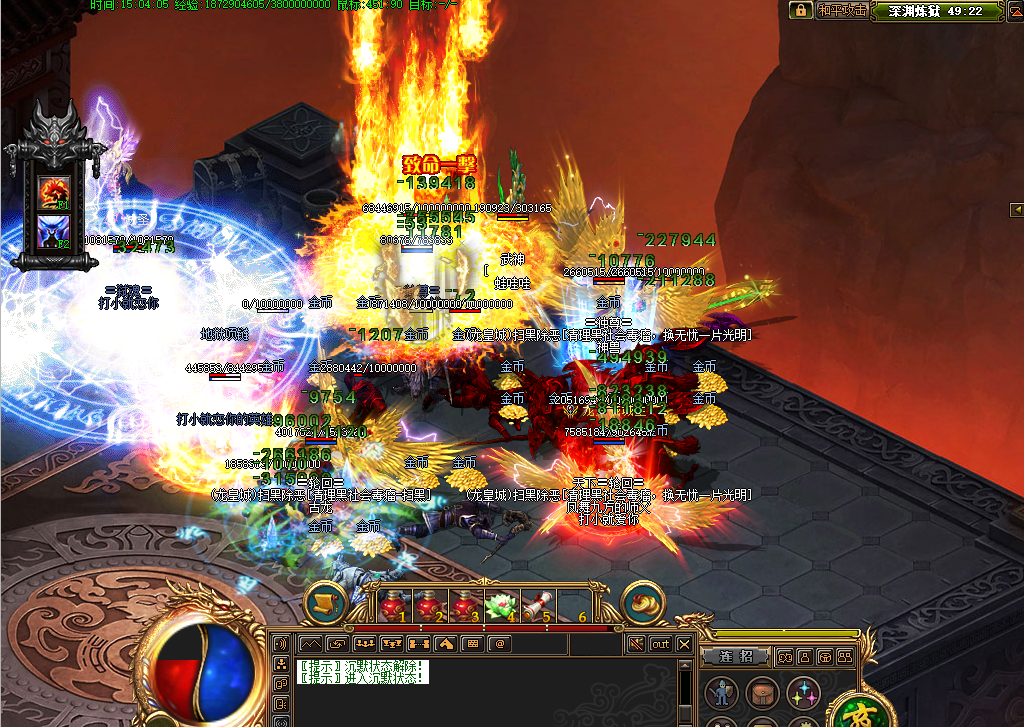Open the leather bag inventory icon

coord(760,692)
